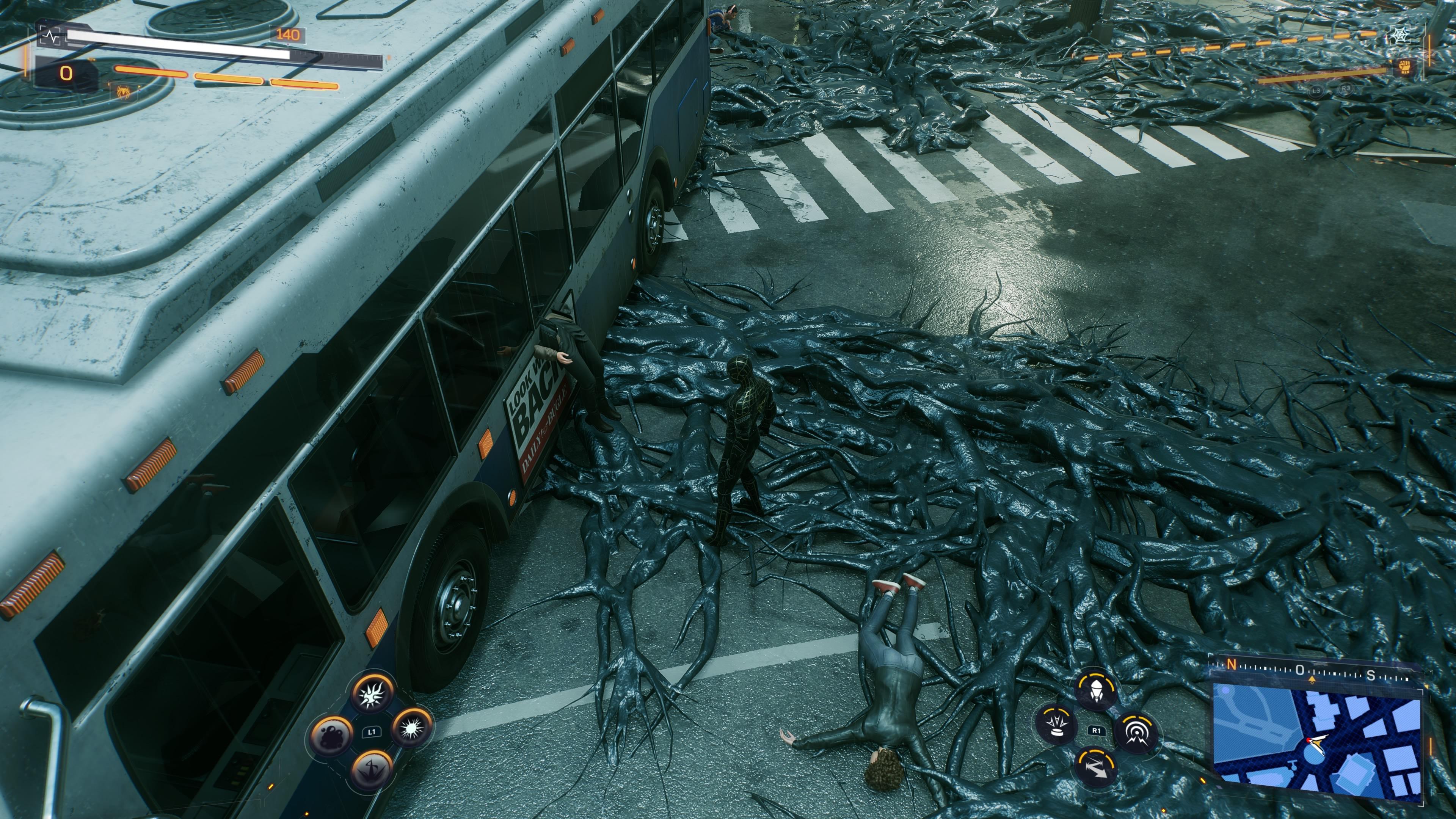Viewport: 1456px width, 819px height.
Task: Activate the symbiote ground tendrils ability
Action: [x=372, y=770]
